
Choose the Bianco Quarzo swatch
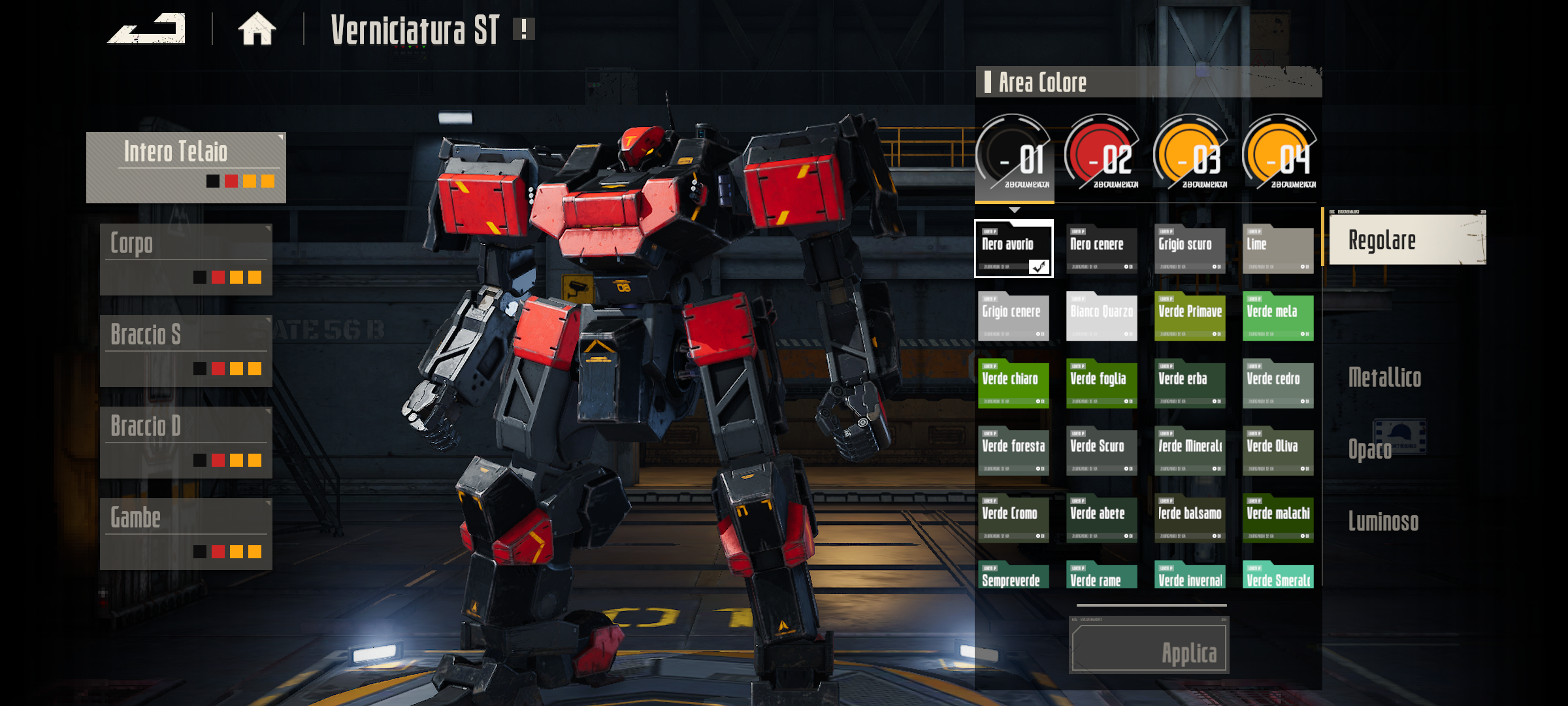(1102, 316)
